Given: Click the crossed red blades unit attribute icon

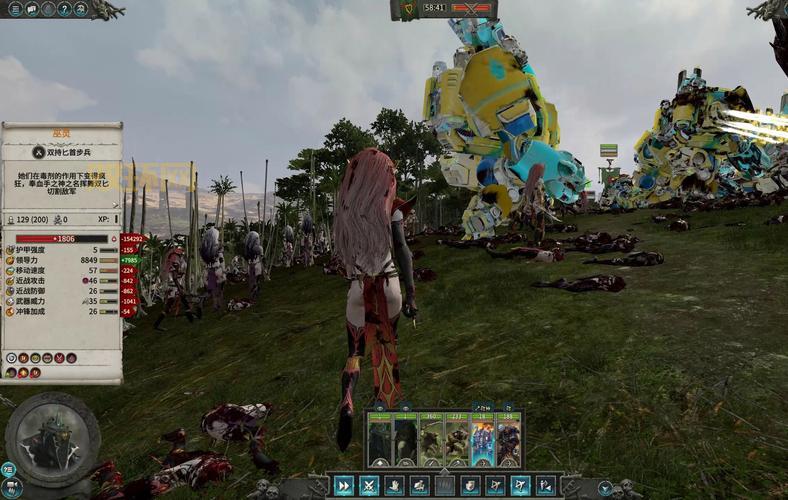Looking at the screenshot, I should (x=59, y=357).
